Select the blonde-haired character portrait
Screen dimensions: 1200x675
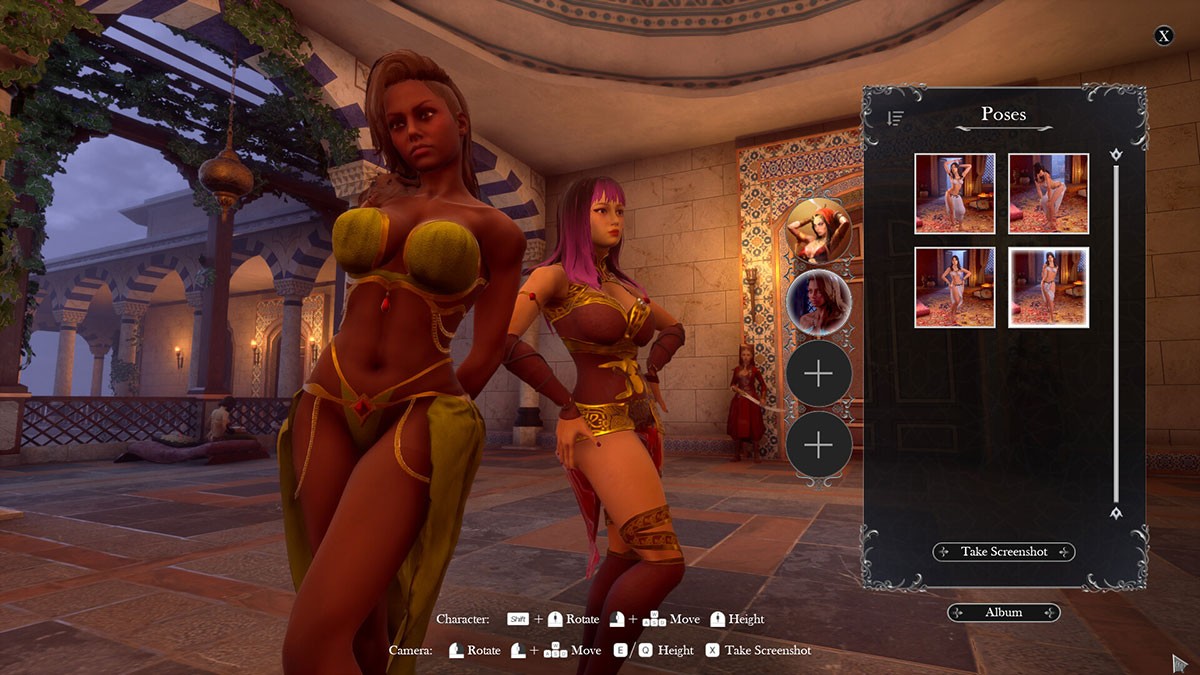[x=818, y=302]
